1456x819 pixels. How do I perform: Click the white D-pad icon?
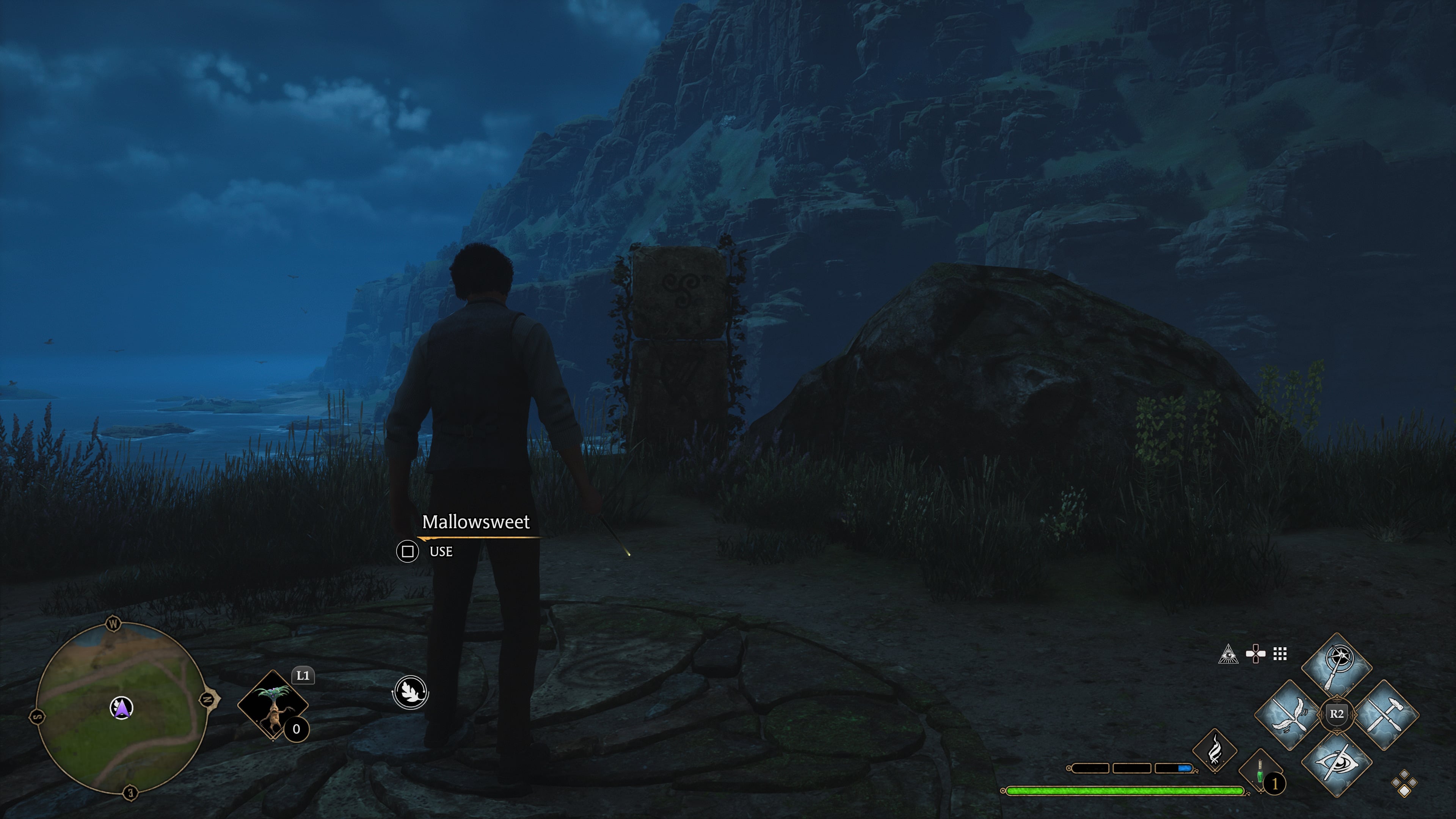[x=1255, y=654]
